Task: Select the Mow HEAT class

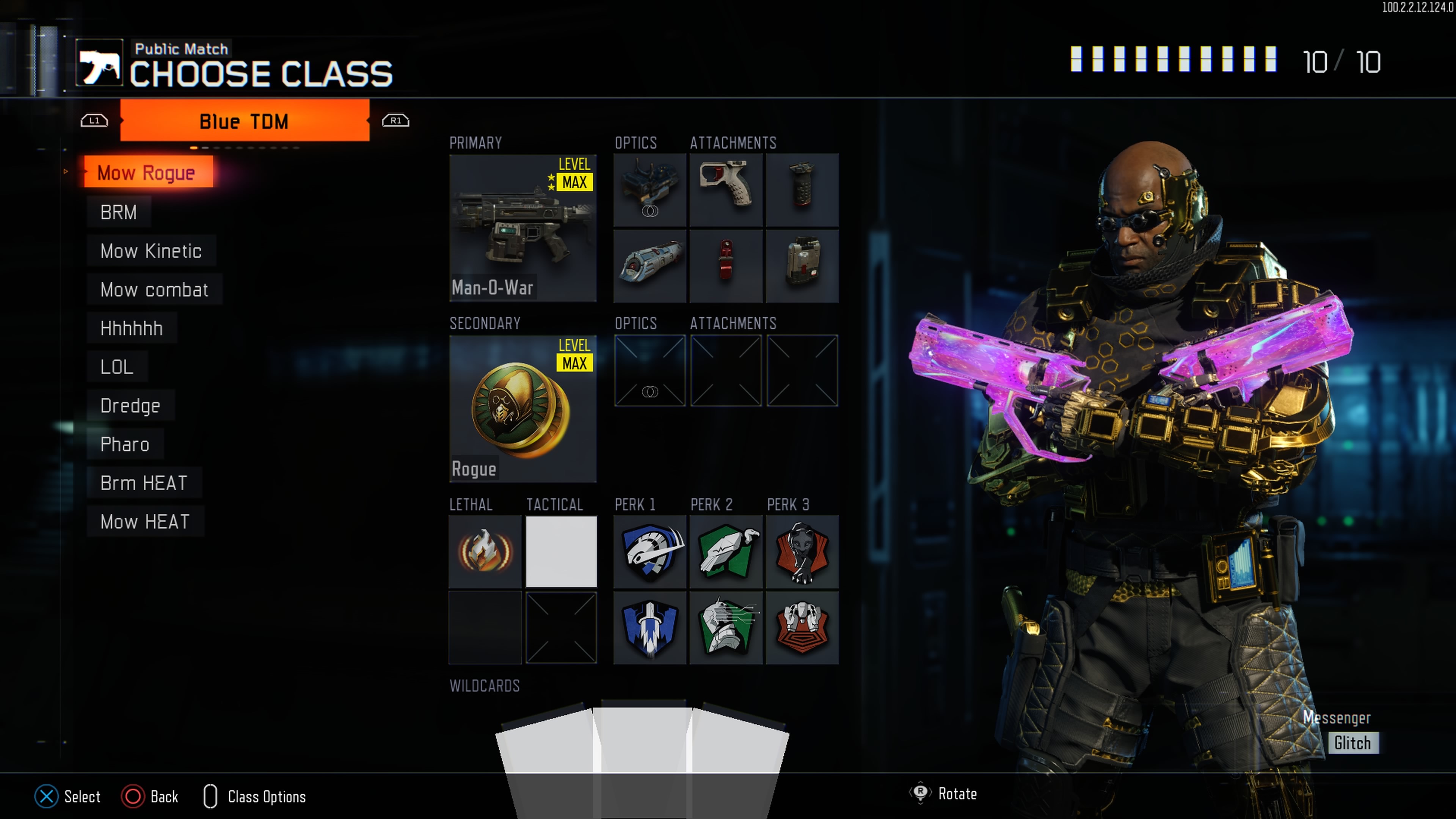Action: tap(145, 522)
